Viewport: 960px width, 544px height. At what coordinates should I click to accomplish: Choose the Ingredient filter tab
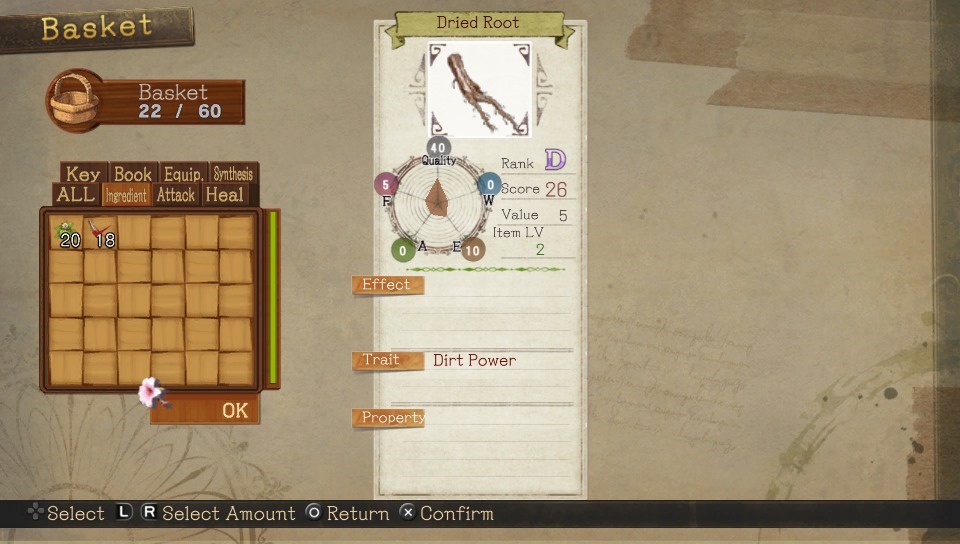point(126,196)
